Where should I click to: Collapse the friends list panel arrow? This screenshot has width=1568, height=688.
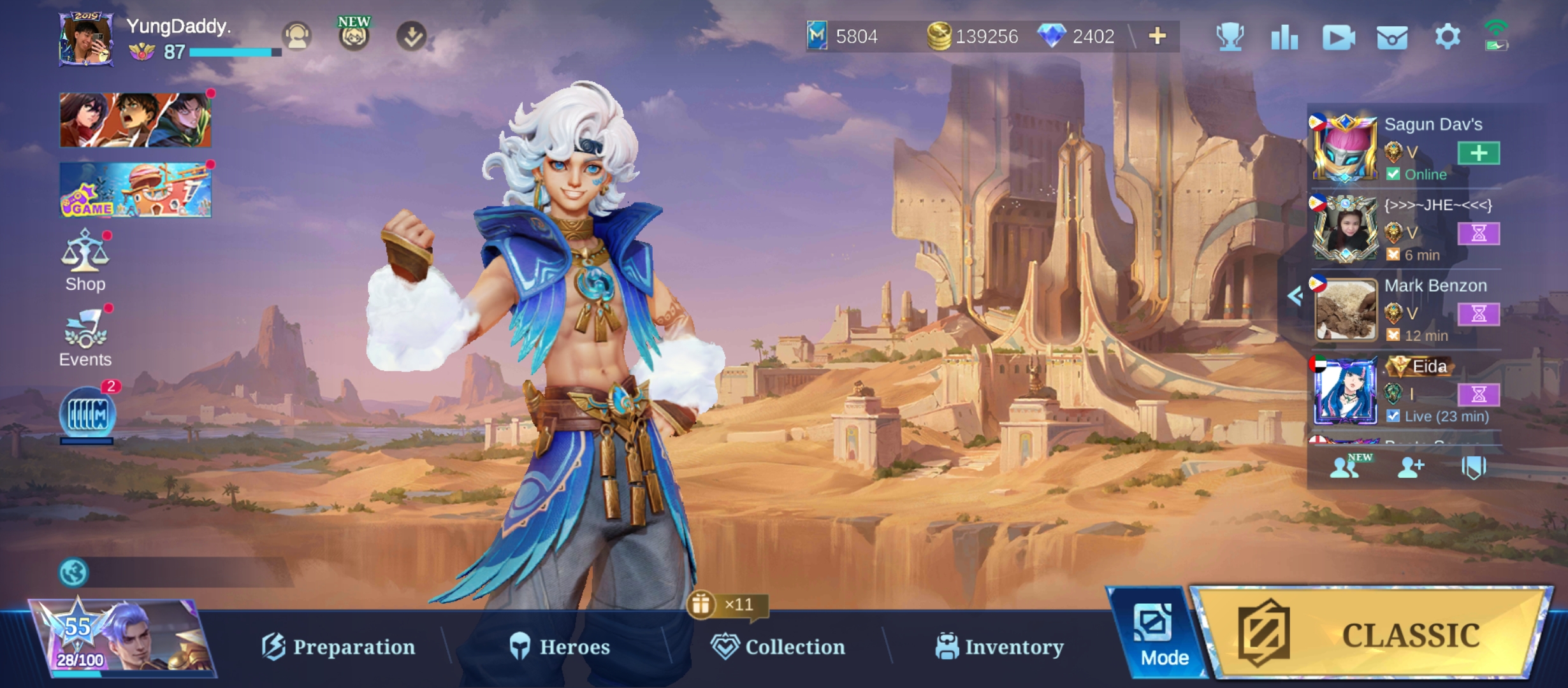[x=1295, y=296]
